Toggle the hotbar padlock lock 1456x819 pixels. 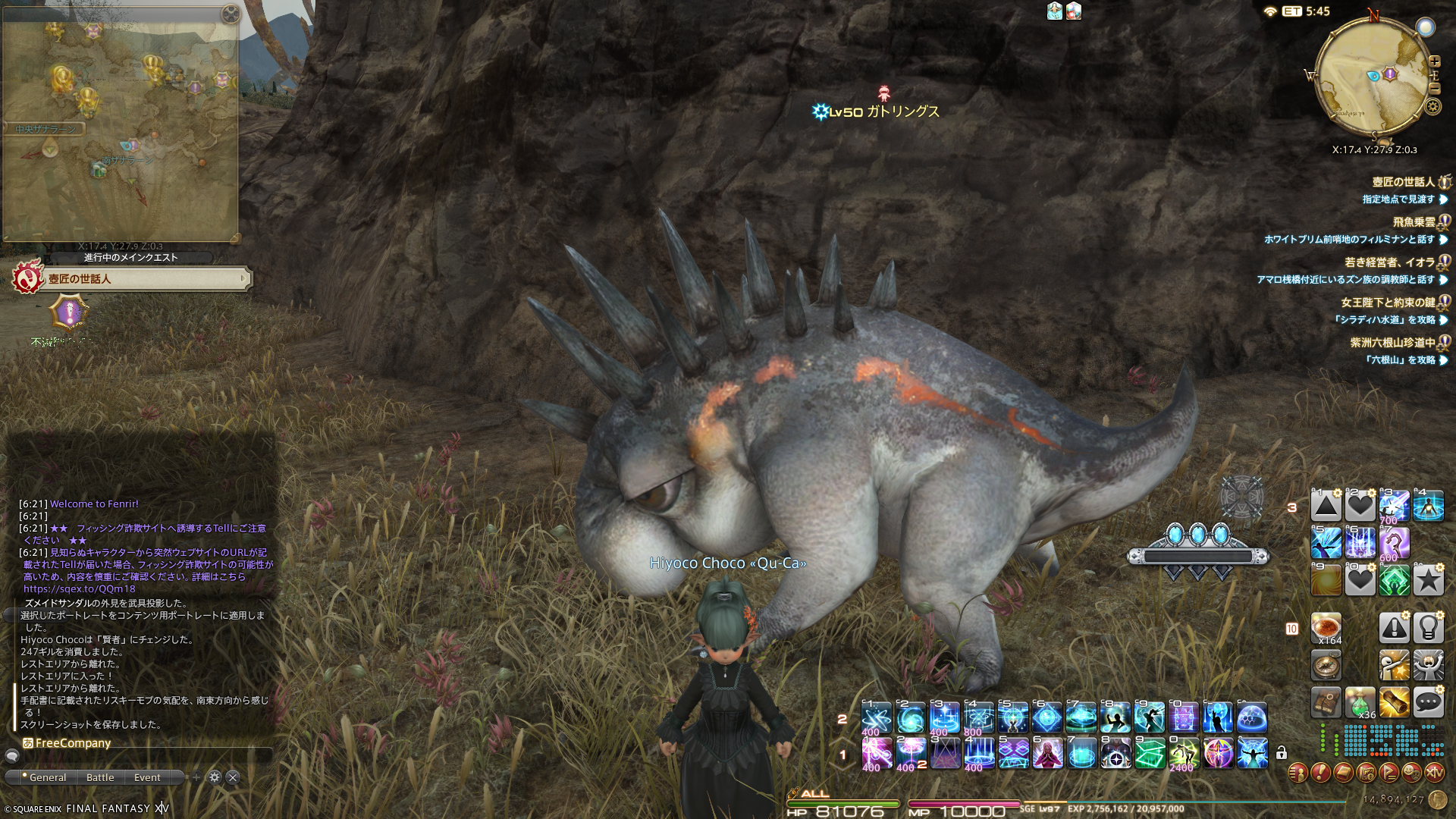(x=1281, y=753)
